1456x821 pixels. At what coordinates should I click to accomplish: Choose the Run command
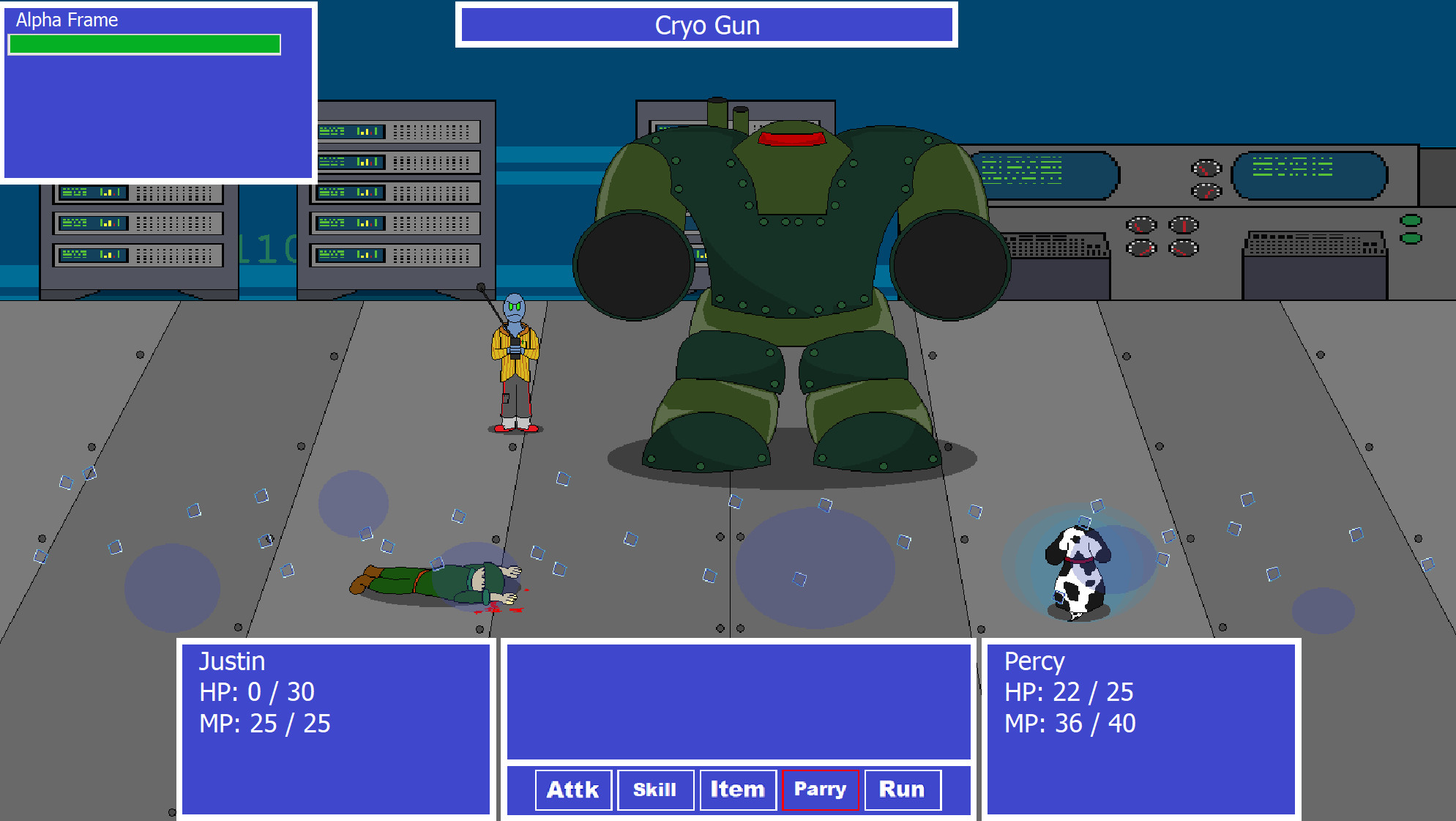902,790
